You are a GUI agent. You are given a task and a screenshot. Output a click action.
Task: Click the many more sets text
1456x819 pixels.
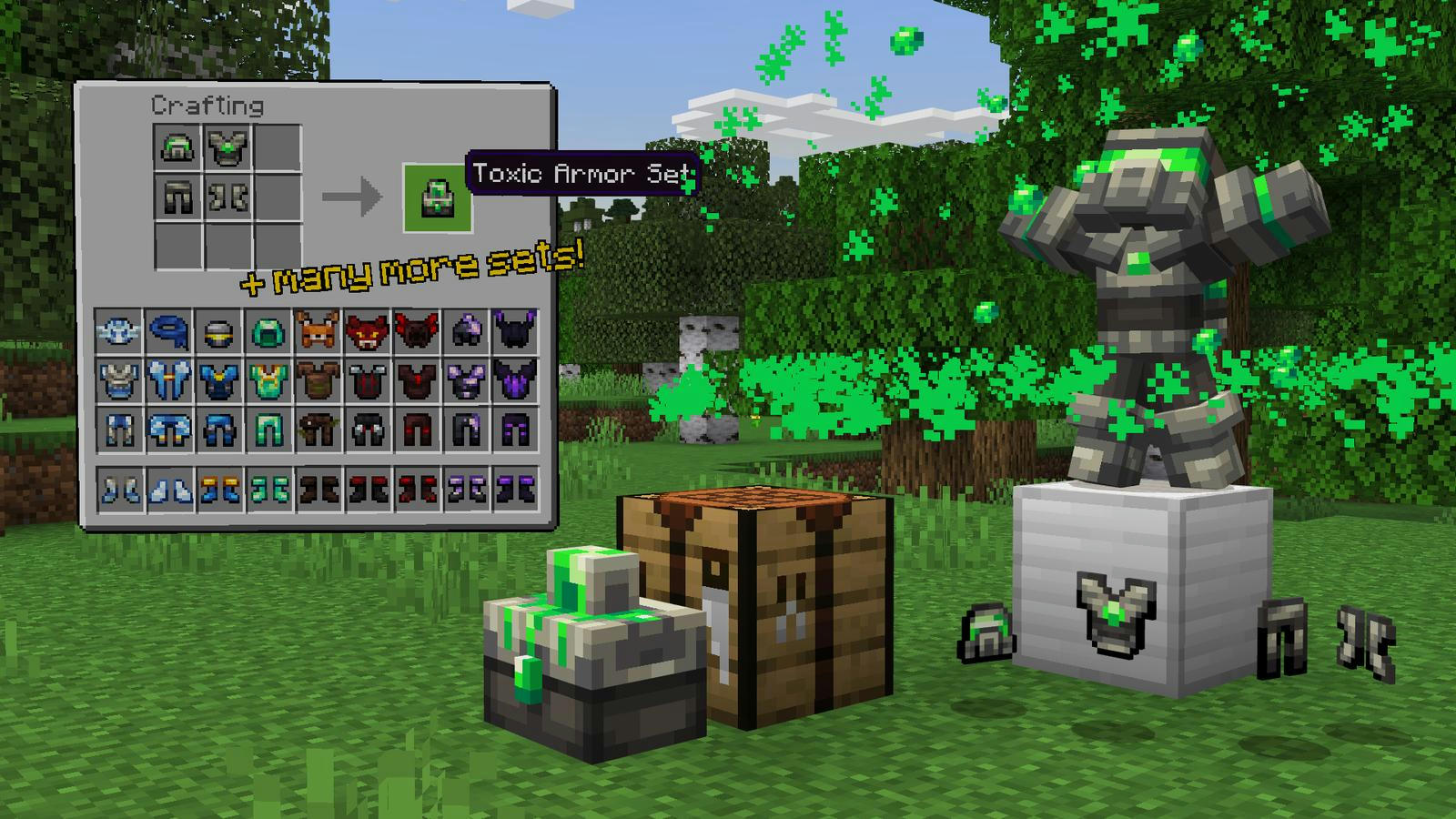pyautogui.click(x=409, y=269)
